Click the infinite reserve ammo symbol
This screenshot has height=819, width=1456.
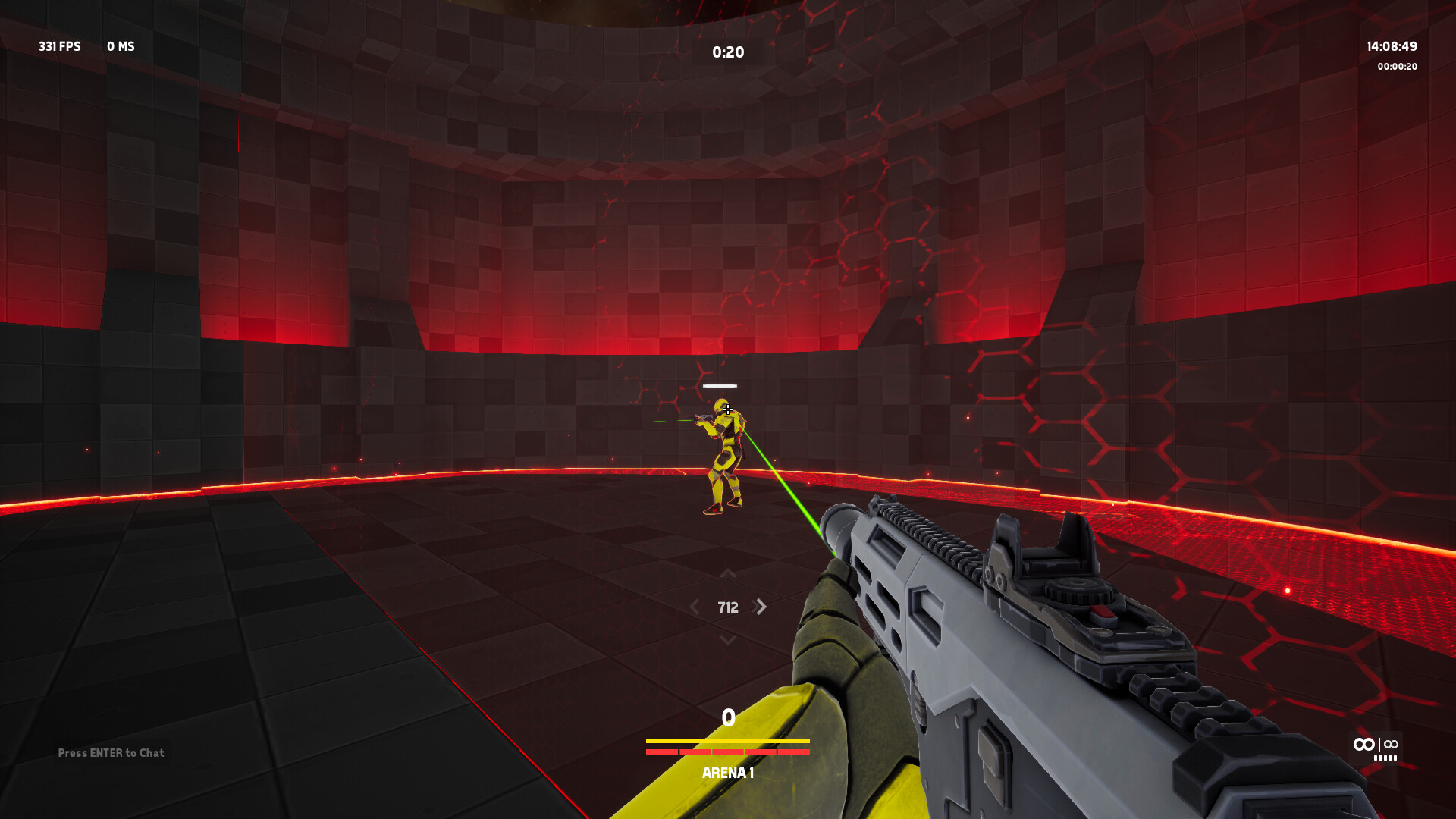pyautogui.click(x=1390, y=745)
